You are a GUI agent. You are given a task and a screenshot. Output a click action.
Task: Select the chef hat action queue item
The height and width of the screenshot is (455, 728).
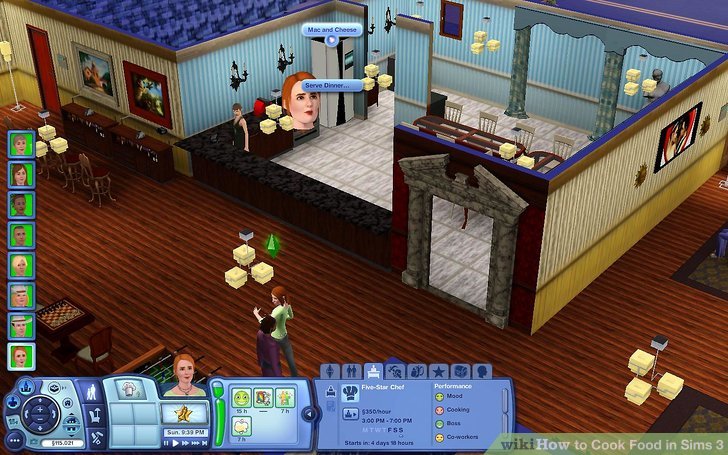[x=126, y=389]
